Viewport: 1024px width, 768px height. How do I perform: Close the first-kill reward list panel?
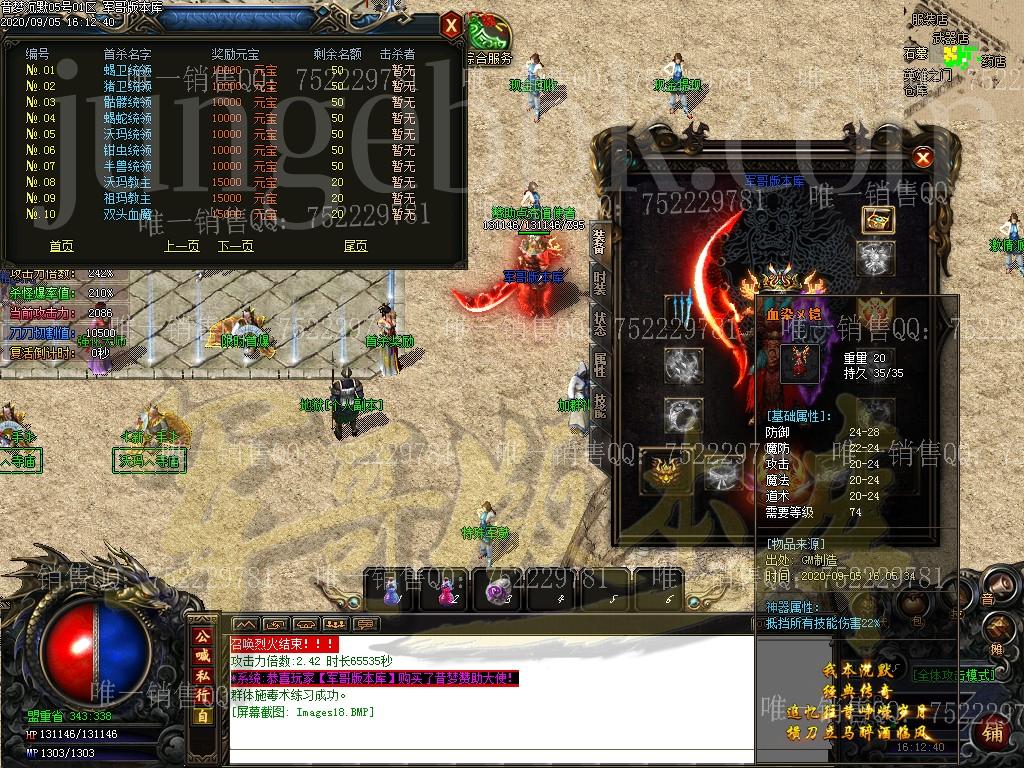click(451, 24)
